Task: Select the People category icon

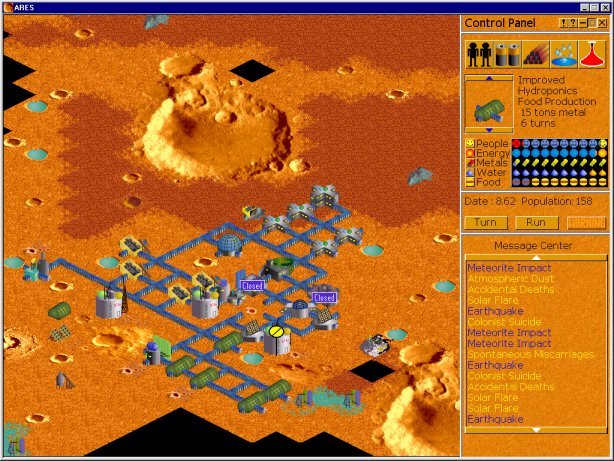Action: coord(480,53)
